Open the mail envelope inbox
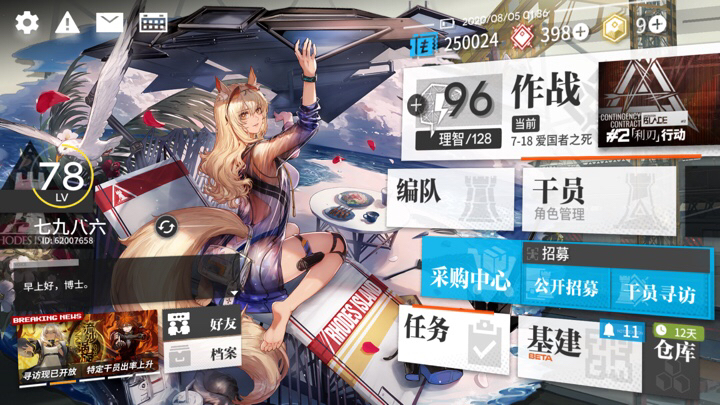Image resolution: width=720 pixels, height=405 pixels. click(109, 22)
